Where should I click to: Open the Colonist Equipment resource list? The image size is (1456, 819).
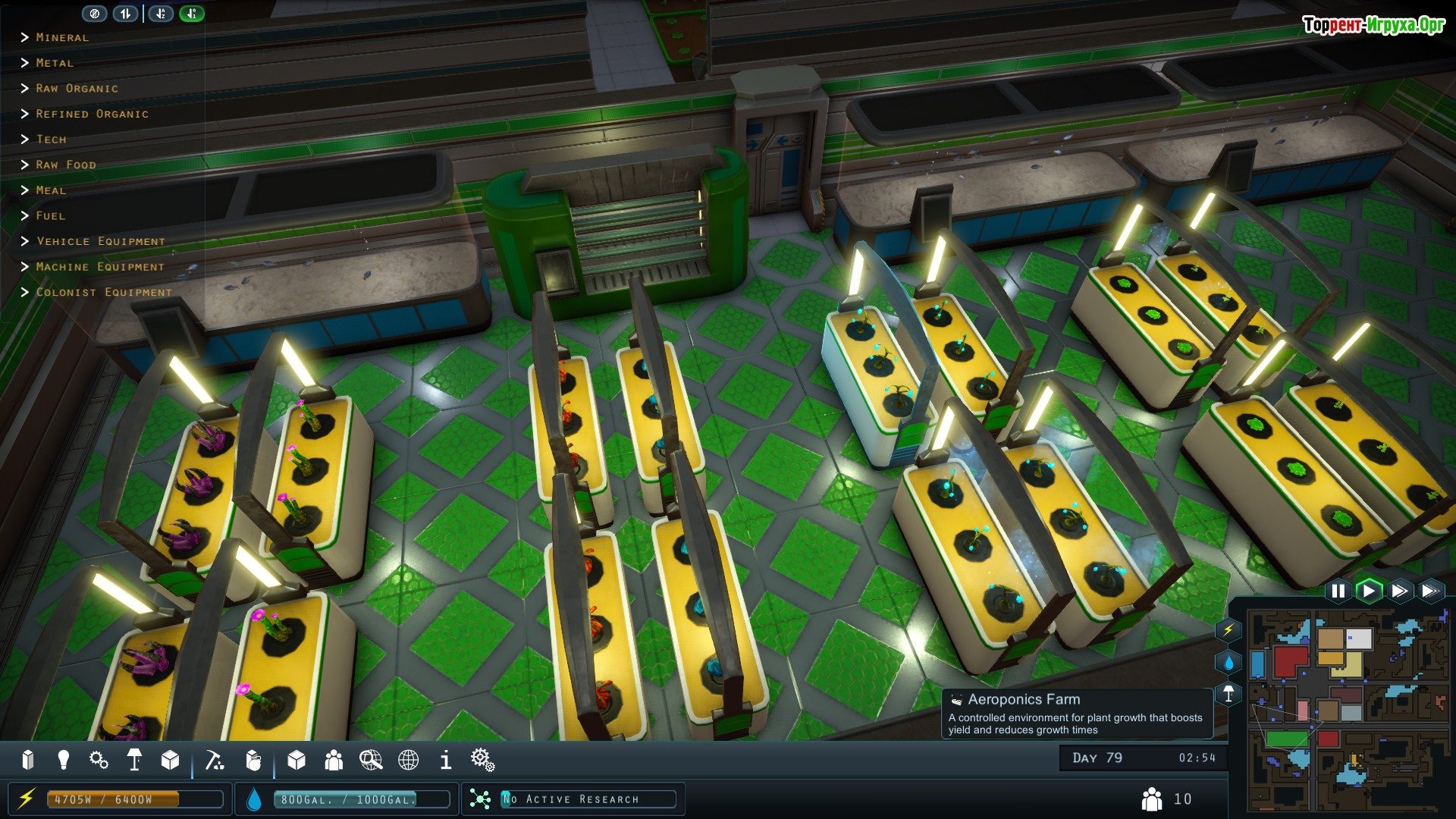[103, 292]
